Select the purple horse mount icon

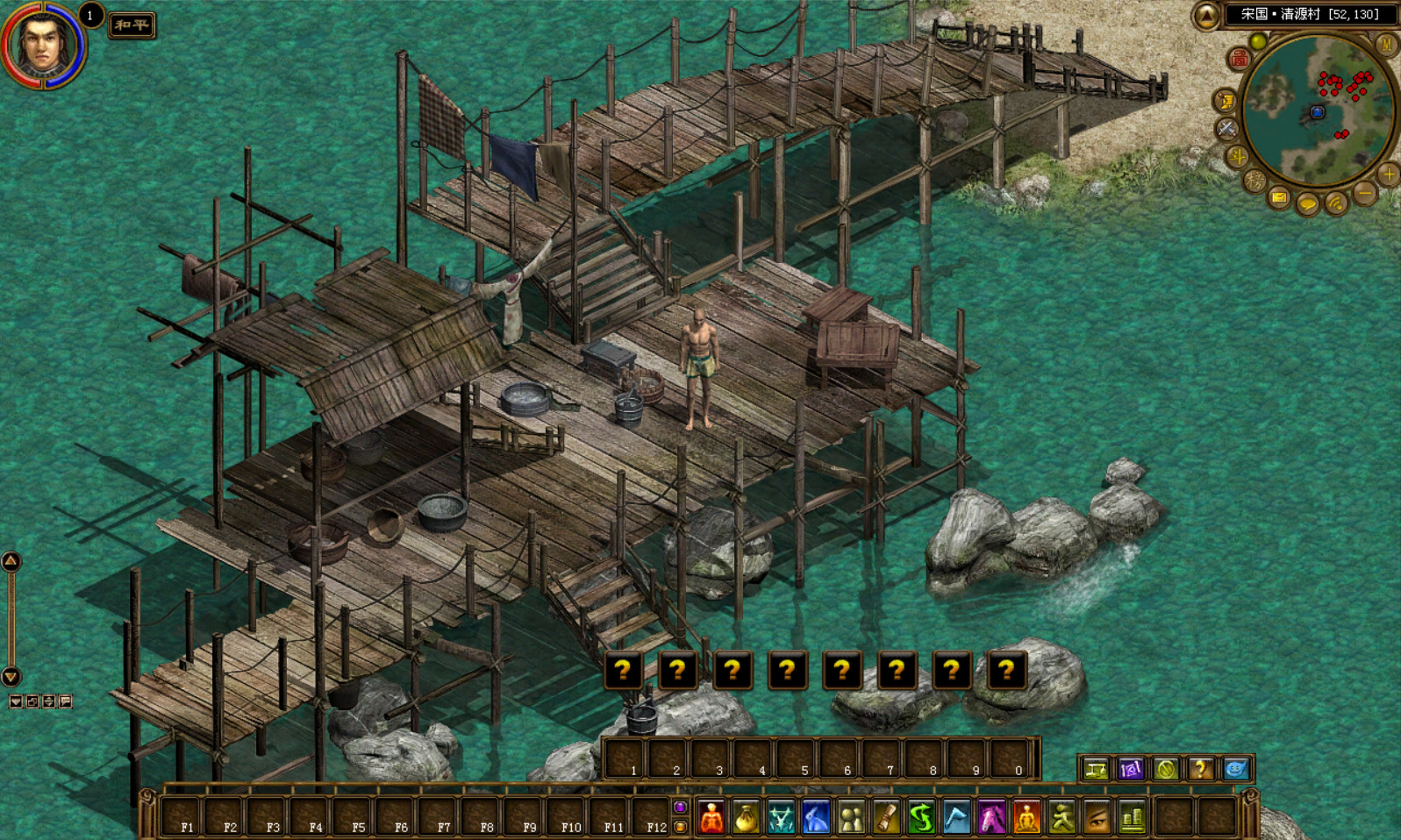click(x=991, y=818)
